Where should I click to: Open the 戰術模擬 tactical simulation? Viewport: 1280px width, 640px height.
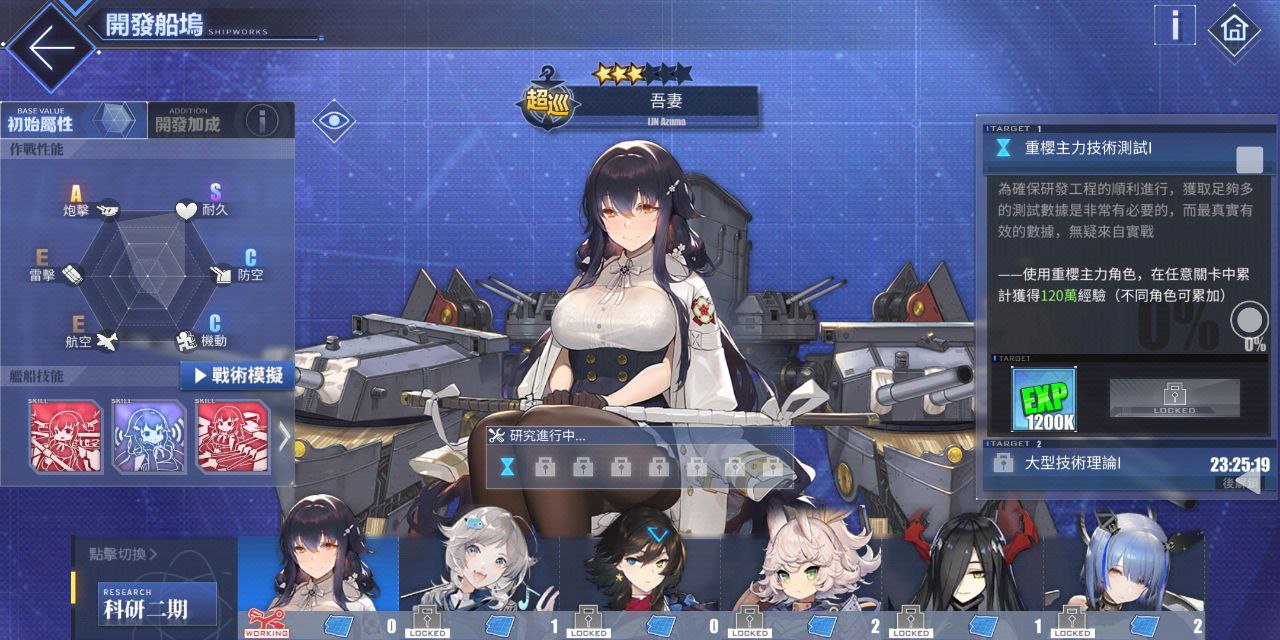pyautogui.click(x=237, y=376)
